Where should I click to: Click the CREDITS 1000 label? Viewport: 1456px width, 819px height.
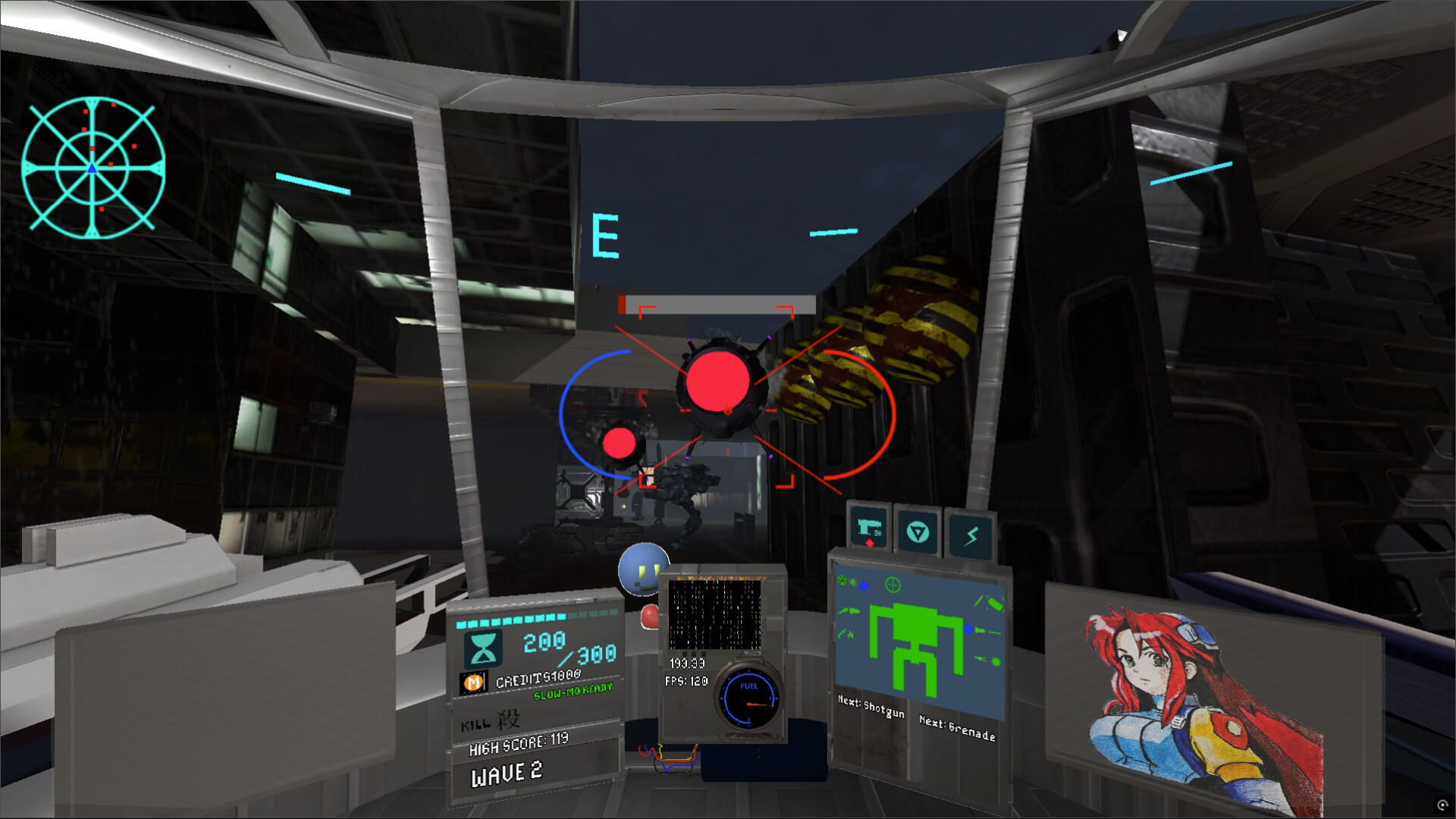click(538, 680)
